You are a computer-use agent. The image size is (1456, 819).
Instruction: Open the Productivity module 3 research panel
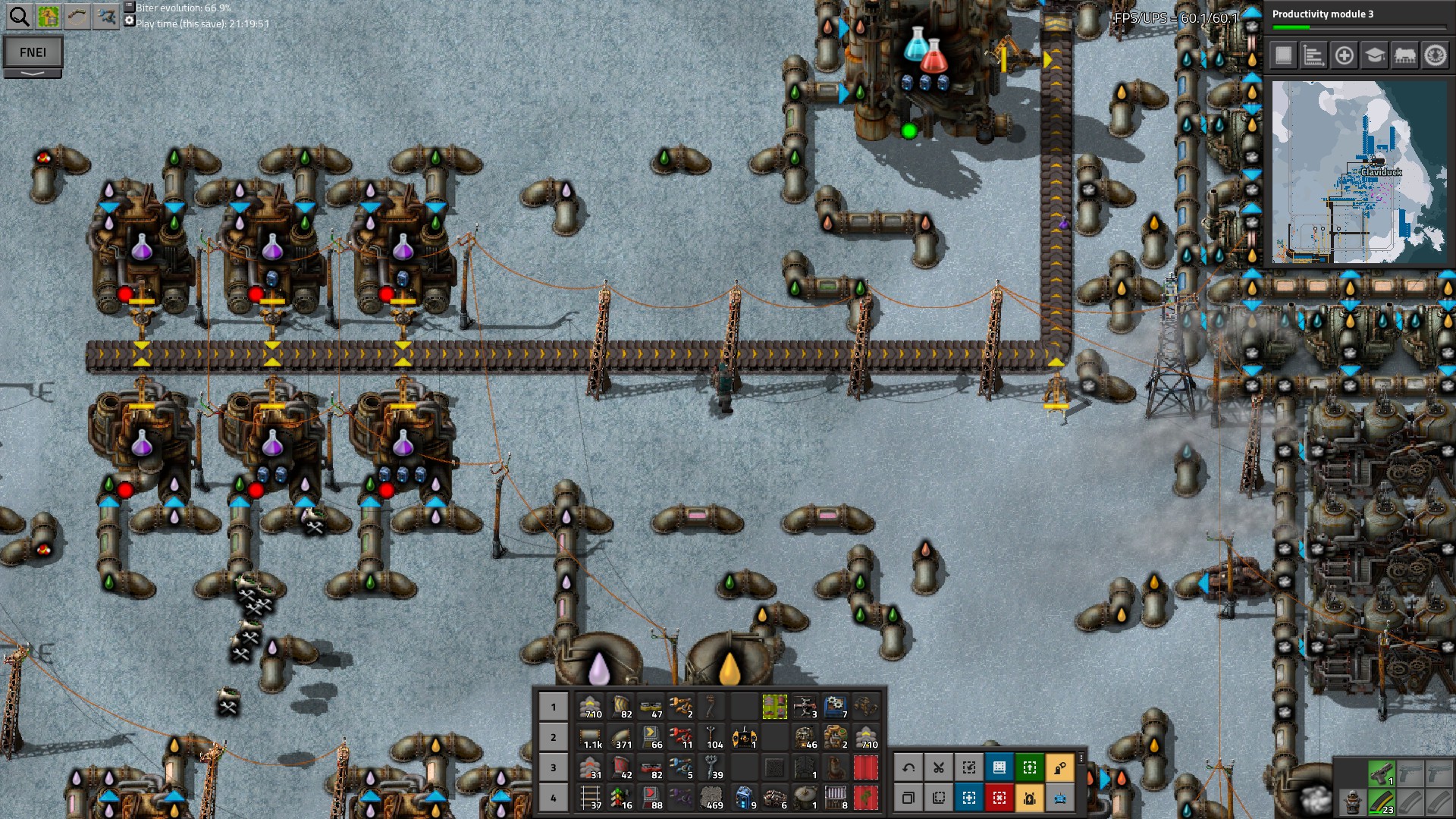(x=1357, y=18)
